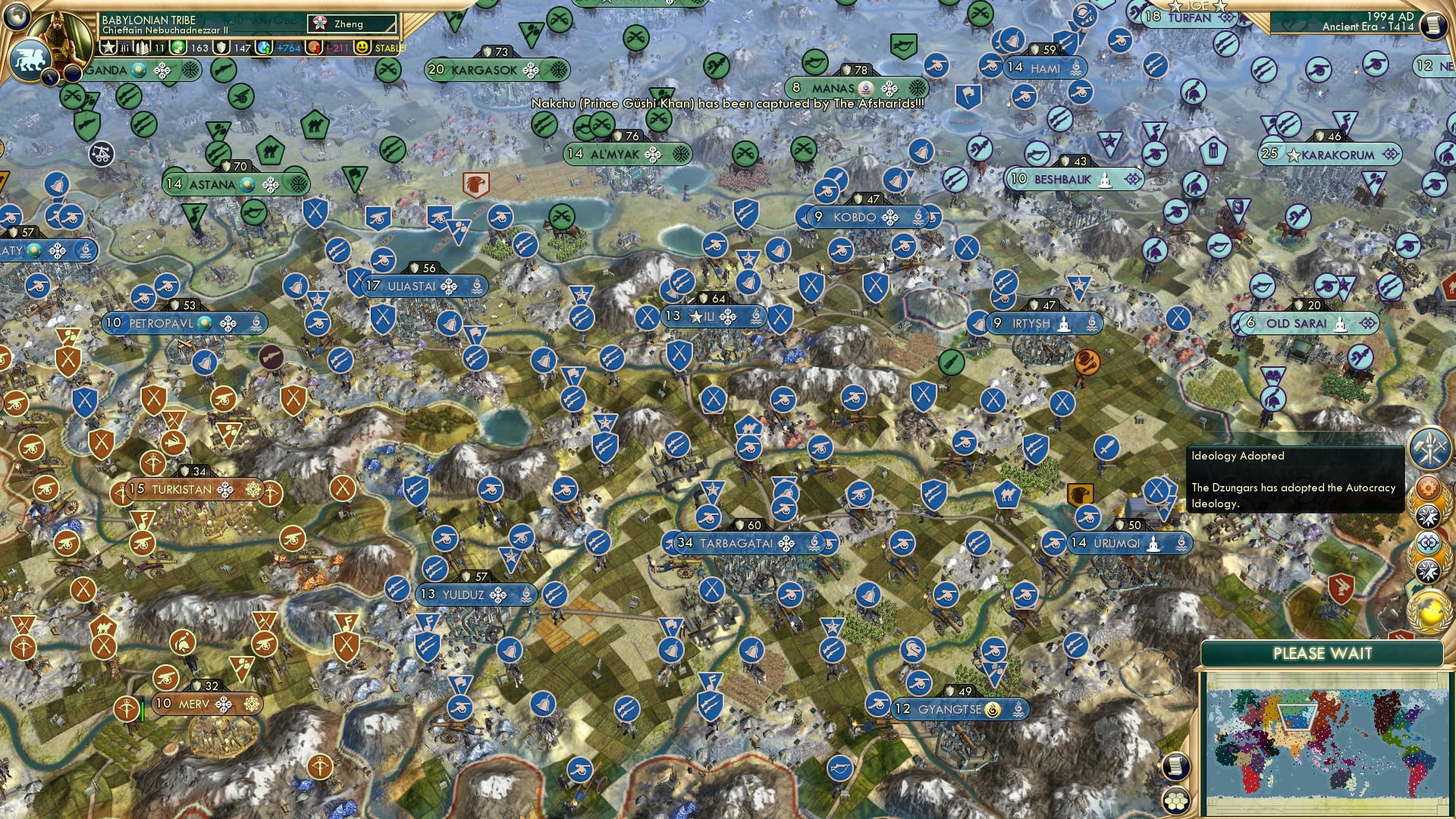The height and width of the screenshot is (819, 1456).
Task: Click the science globe icon showing +764
Action: tap(264, 49)
